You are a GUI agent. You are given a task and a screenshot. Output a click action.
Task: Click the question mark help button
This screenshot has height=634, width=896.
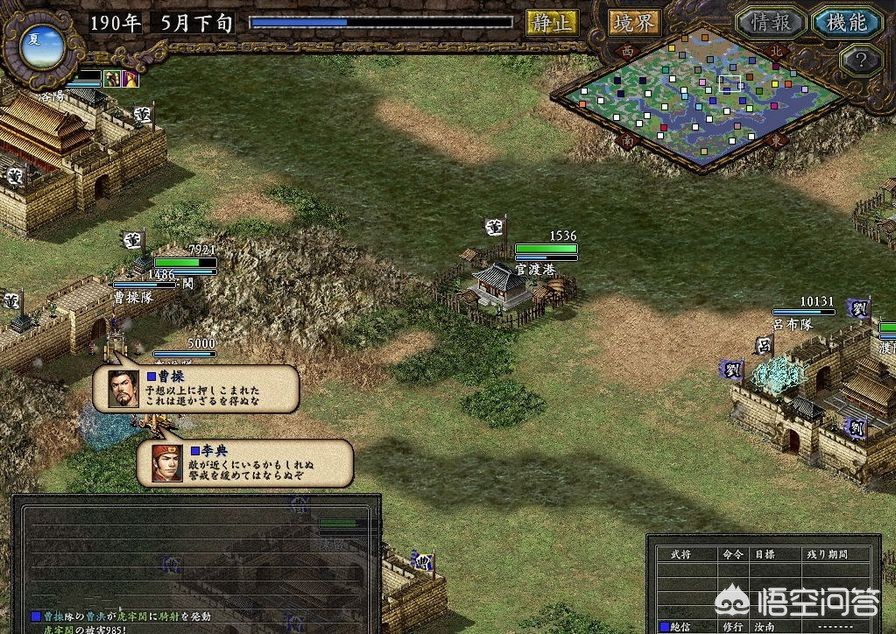pyautogui.click(x=860, y=60)
